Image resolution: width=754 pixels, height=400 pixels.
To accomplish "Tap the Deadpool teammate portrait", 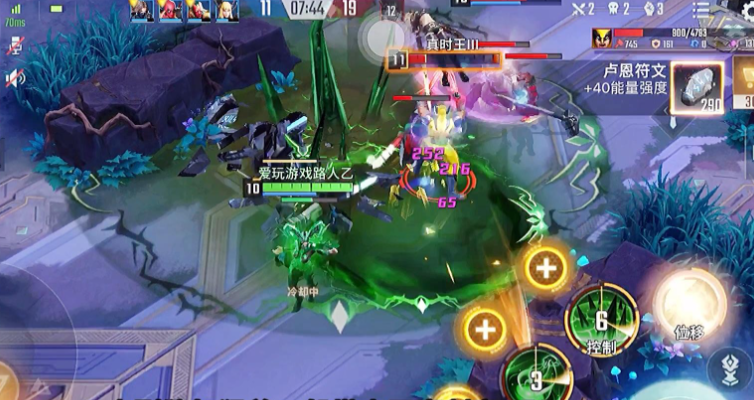I will pyautogui.click(x=168, y=10).
